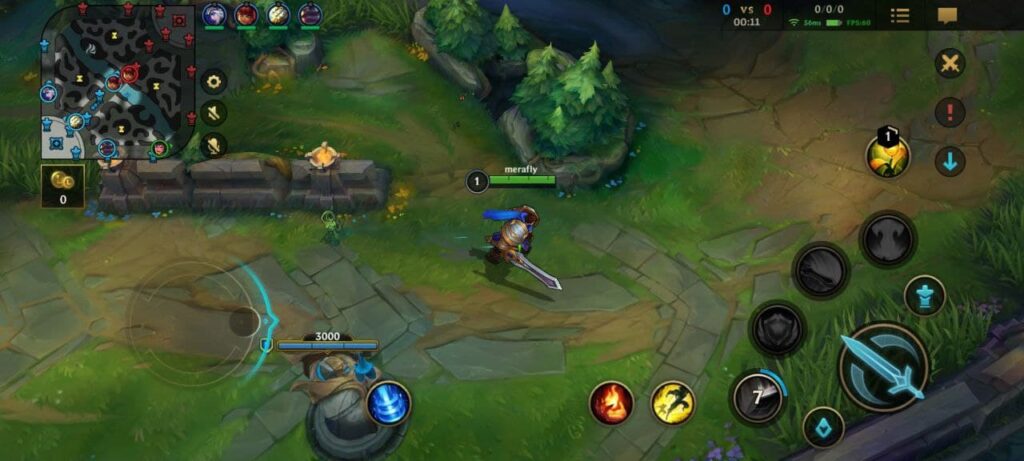The height and width of the screenshot is (461, 1024).
Task: Tap the blue recall button by the base
Action: click(388, 404)
